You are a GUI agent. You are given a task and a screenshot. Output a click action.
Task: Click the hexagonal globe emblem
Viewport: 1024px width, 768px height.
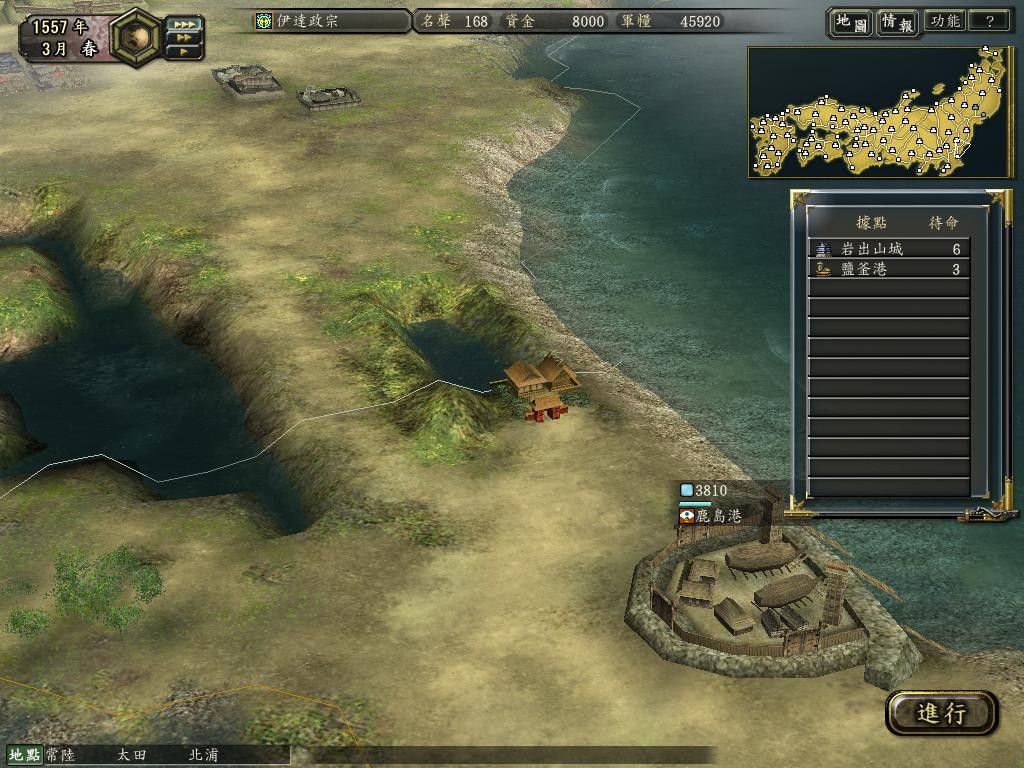(x=136, y=36)
